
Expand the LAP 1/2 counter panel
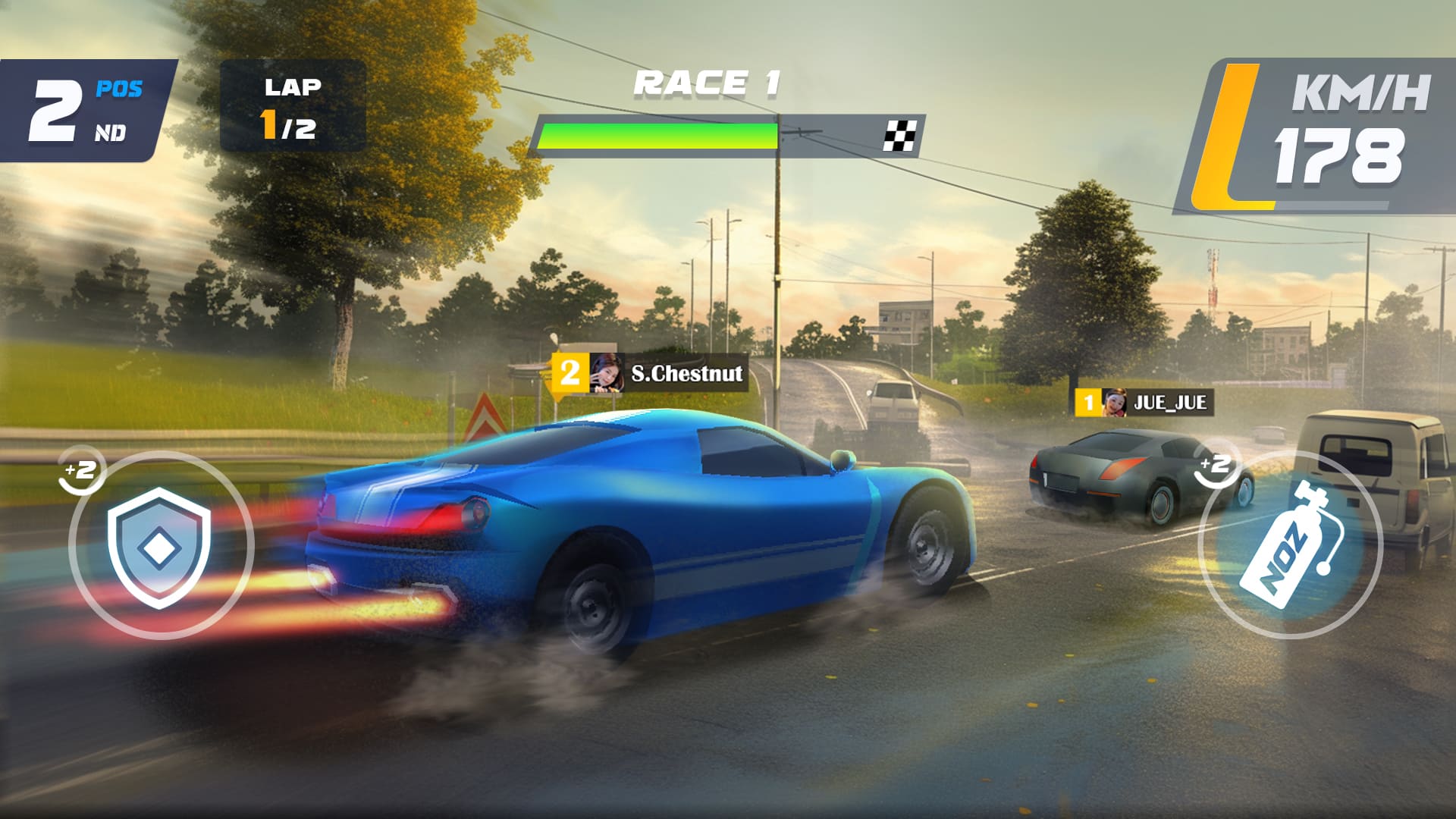point(292,106)
